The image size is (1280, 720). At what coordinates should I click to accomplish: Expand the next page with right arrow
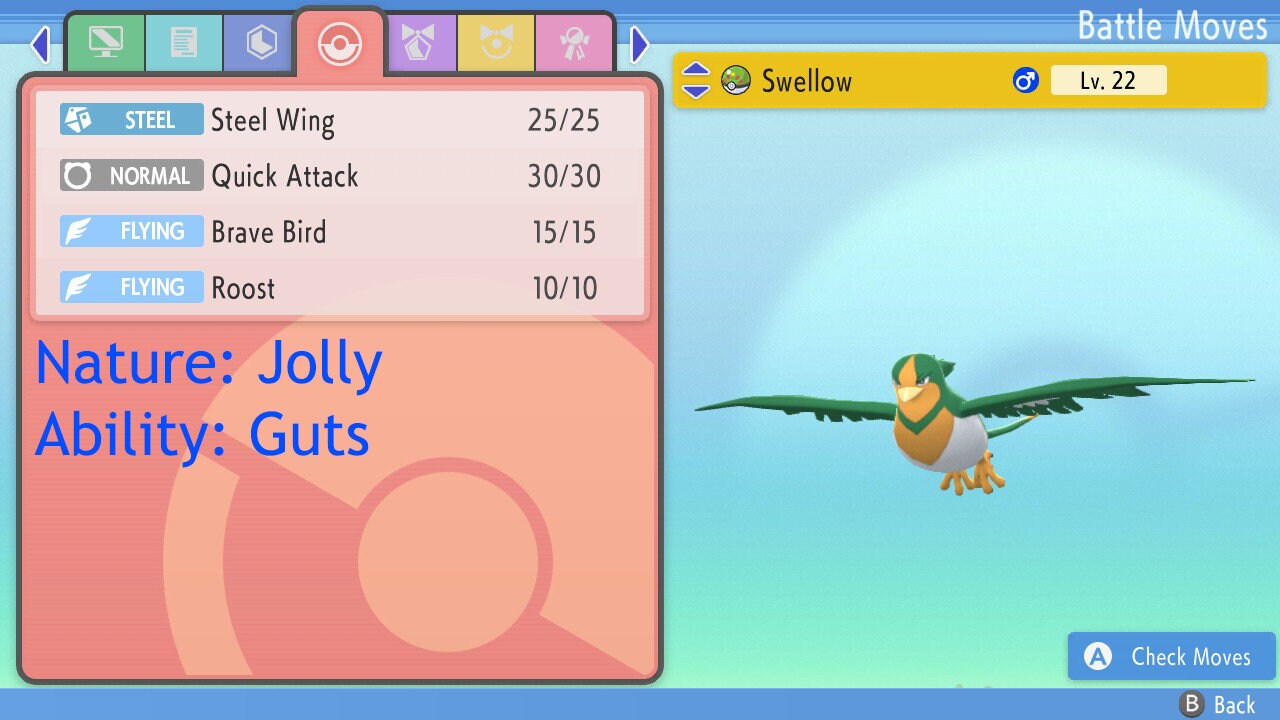click(x=640, y=44)
